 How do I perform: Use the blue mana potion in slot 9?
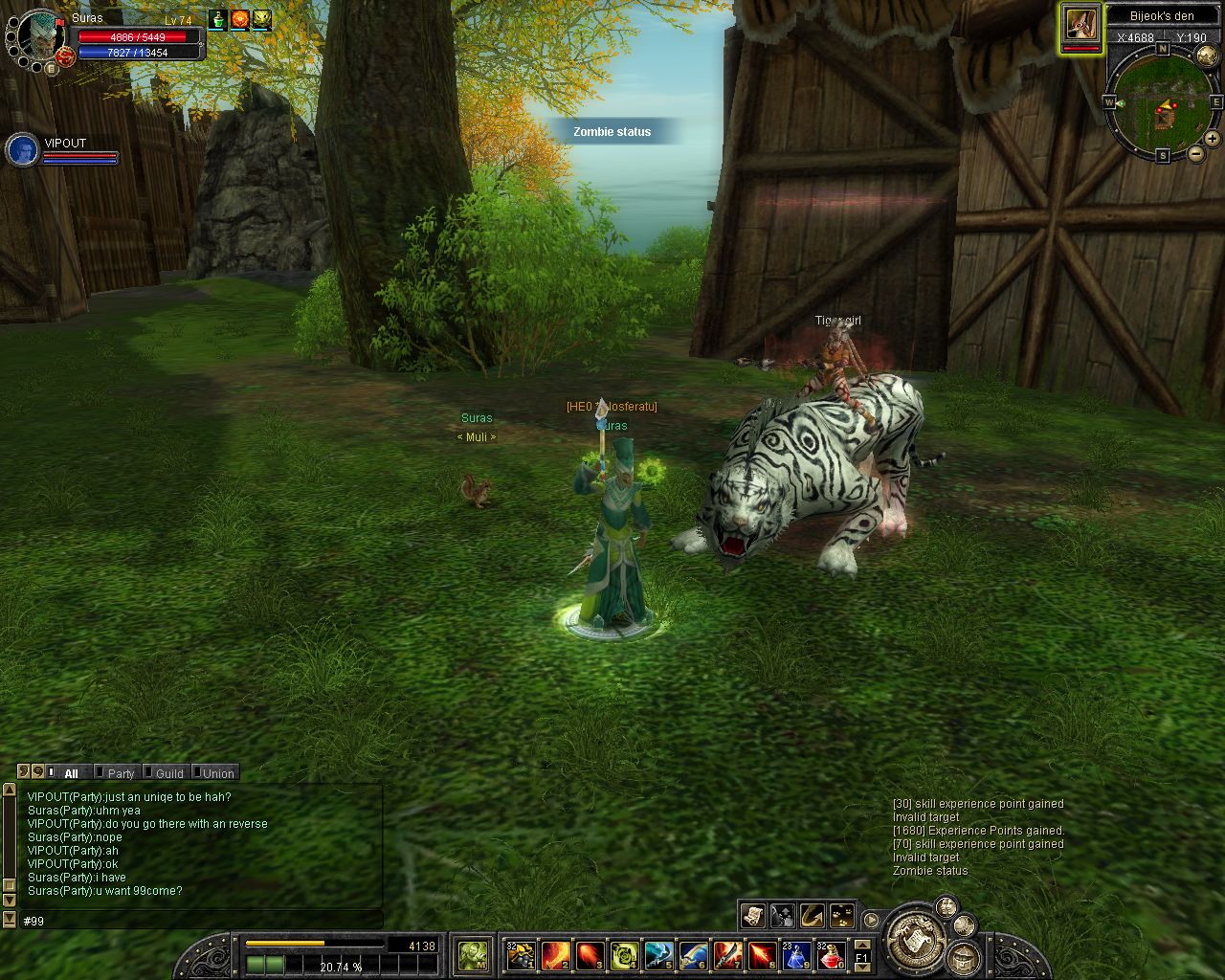[796, 954]
